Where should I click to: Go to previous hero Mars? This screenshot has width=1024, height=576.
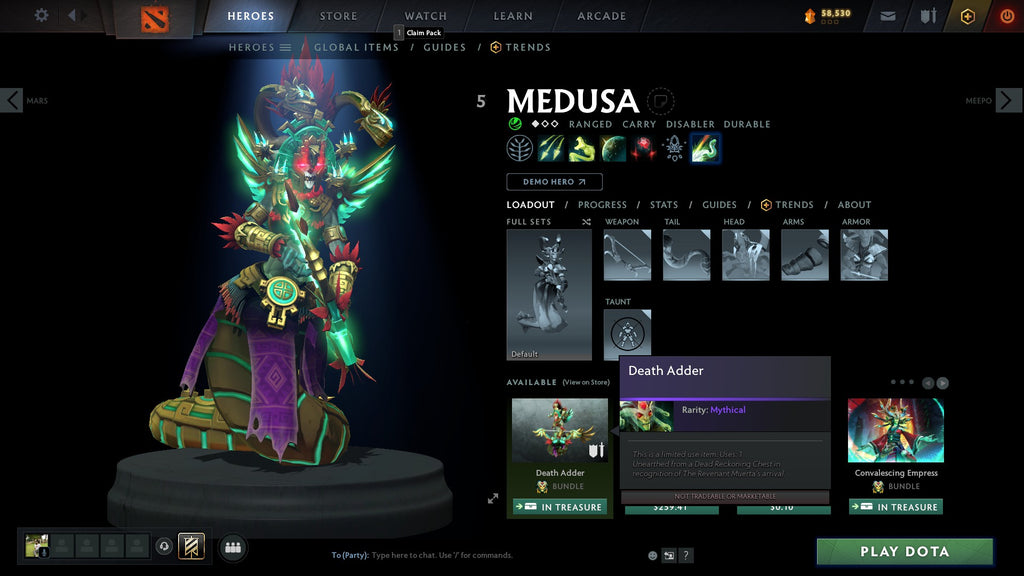pyautogui.click(x=12, y=100)
